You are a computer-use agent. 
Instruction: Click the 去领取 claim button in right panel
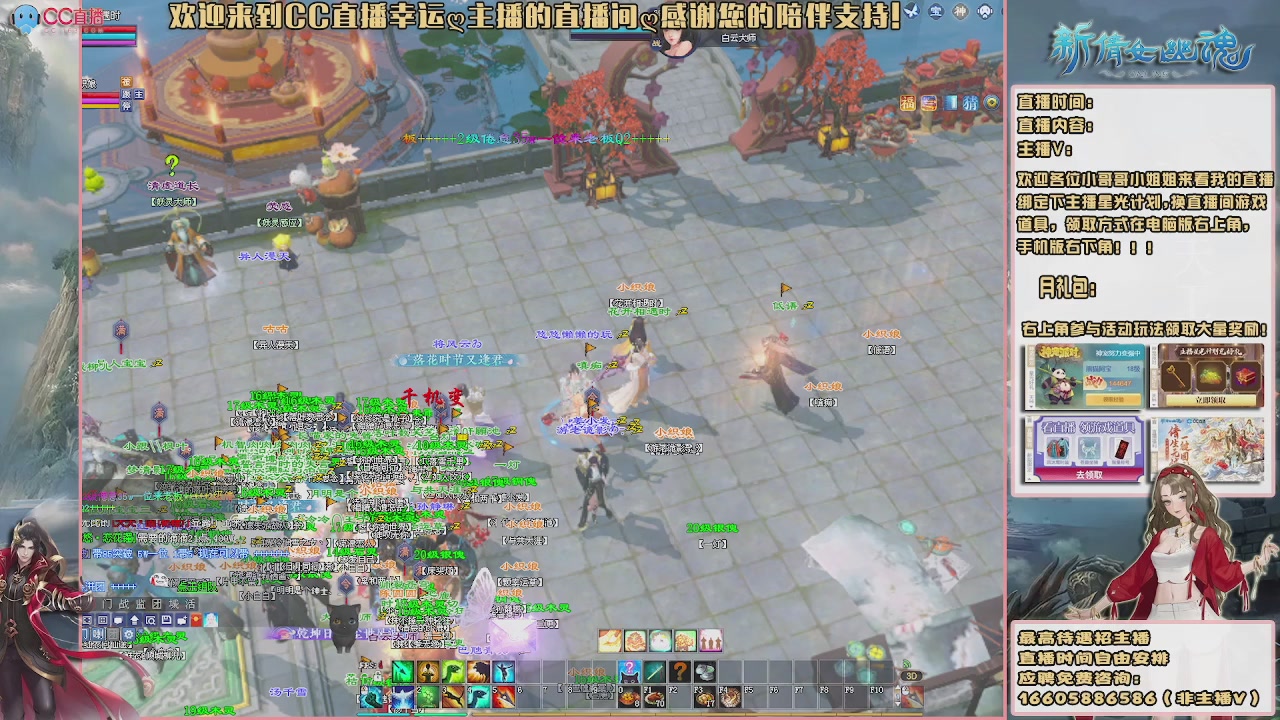tap(1091, 476)
